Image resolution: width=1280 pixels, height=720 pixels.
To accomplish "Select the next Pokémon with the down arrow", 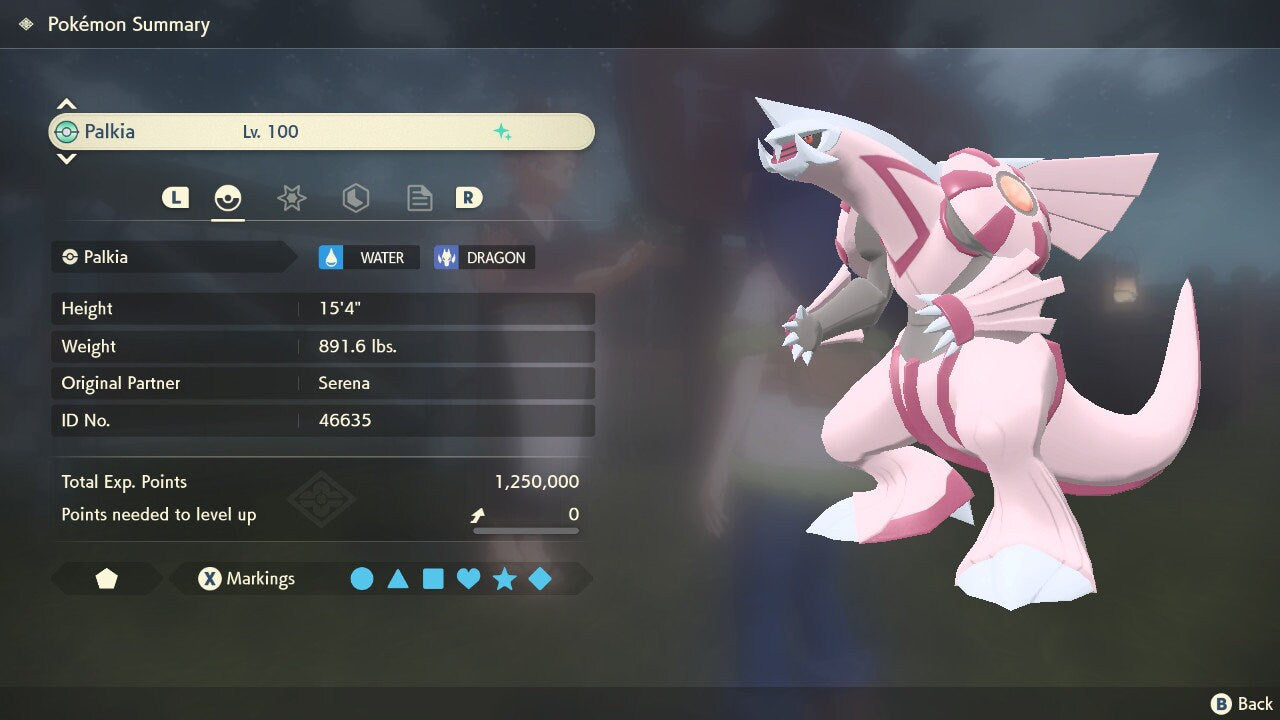I will 66,158.
